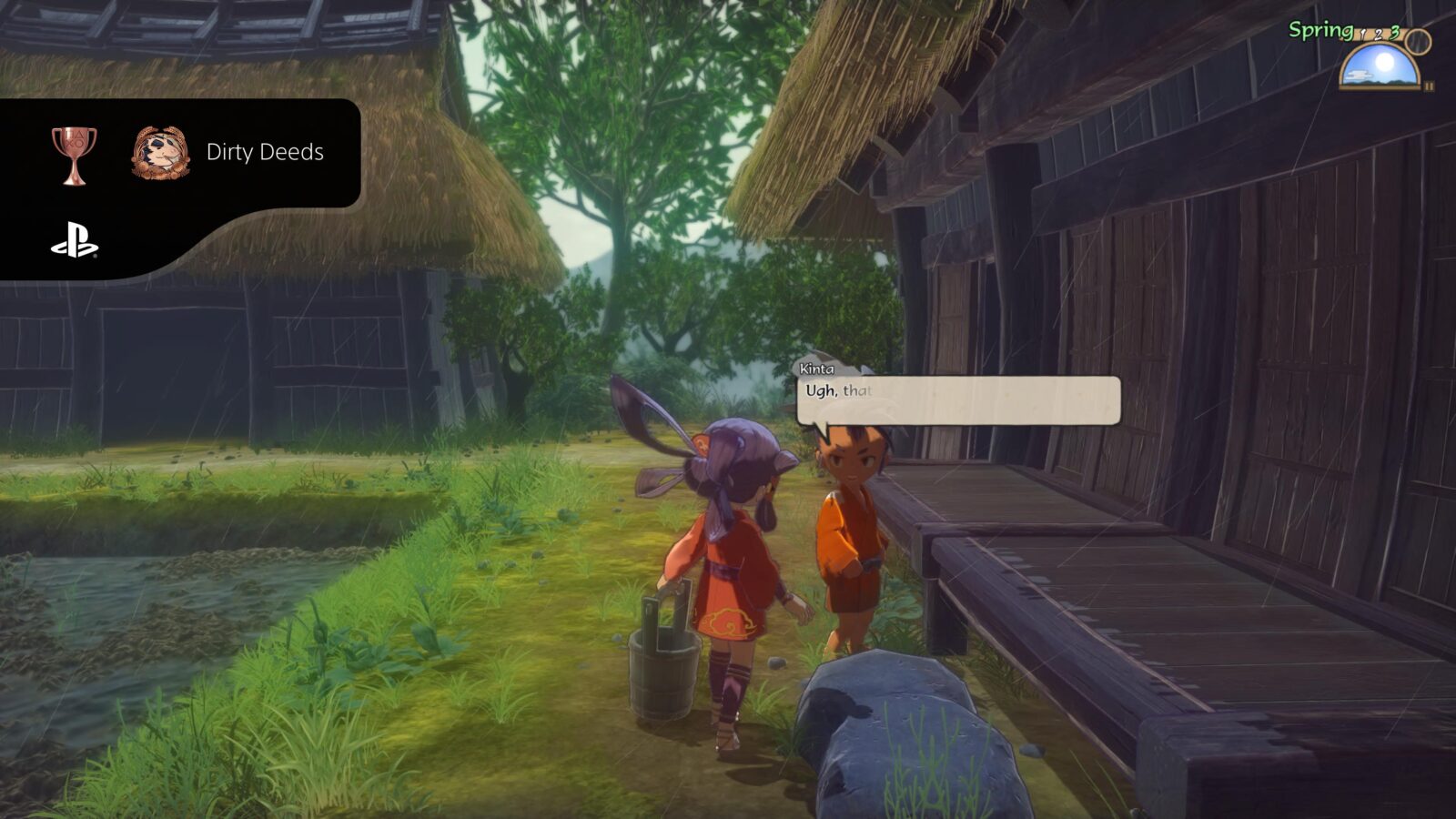Select the Kinta name tab above the dialogue

click(x=817, y=369)
